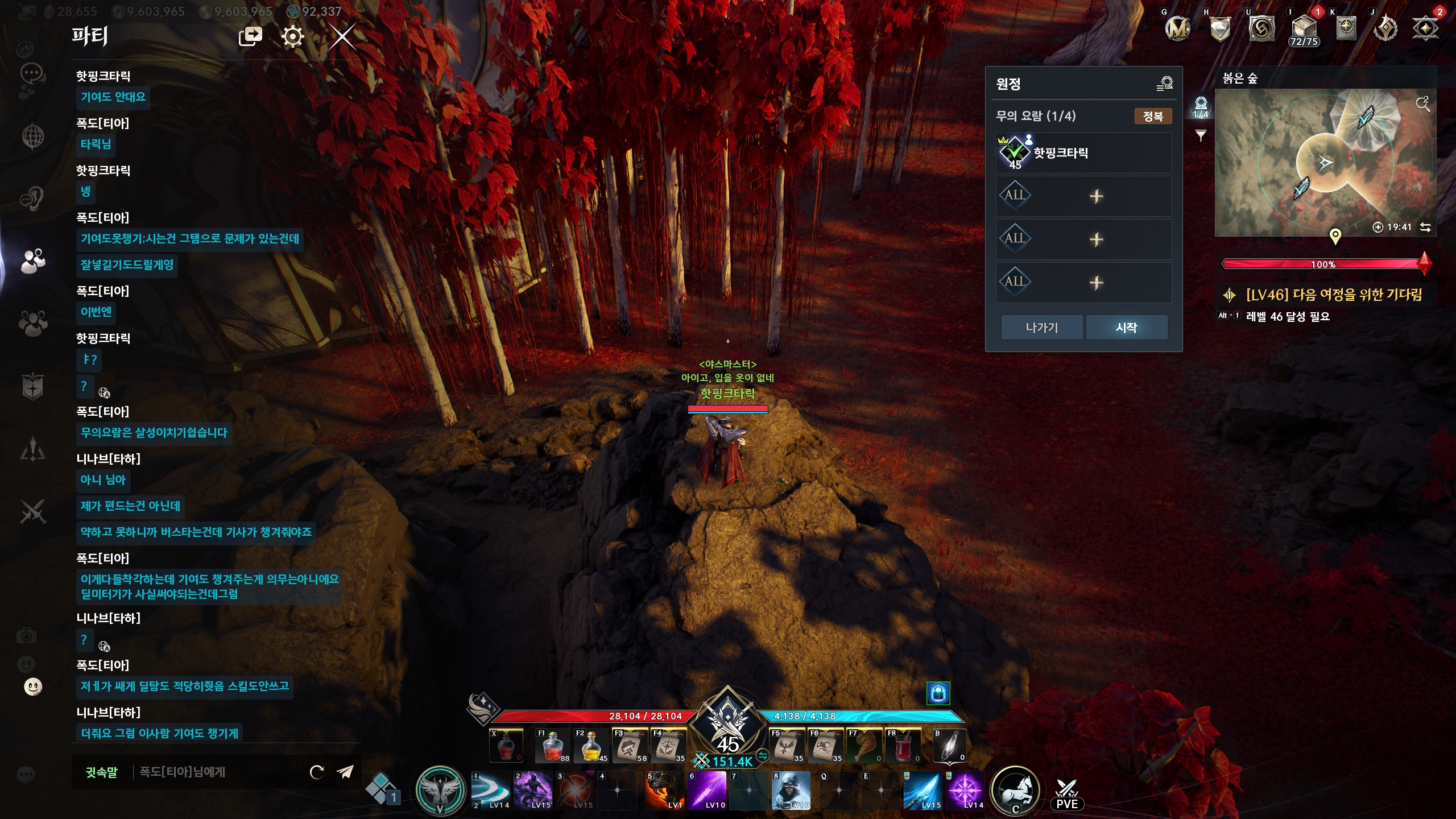Open the gold M emblem menu
This screenshot has height=819, width=1456.
(x=1177, y=28)
